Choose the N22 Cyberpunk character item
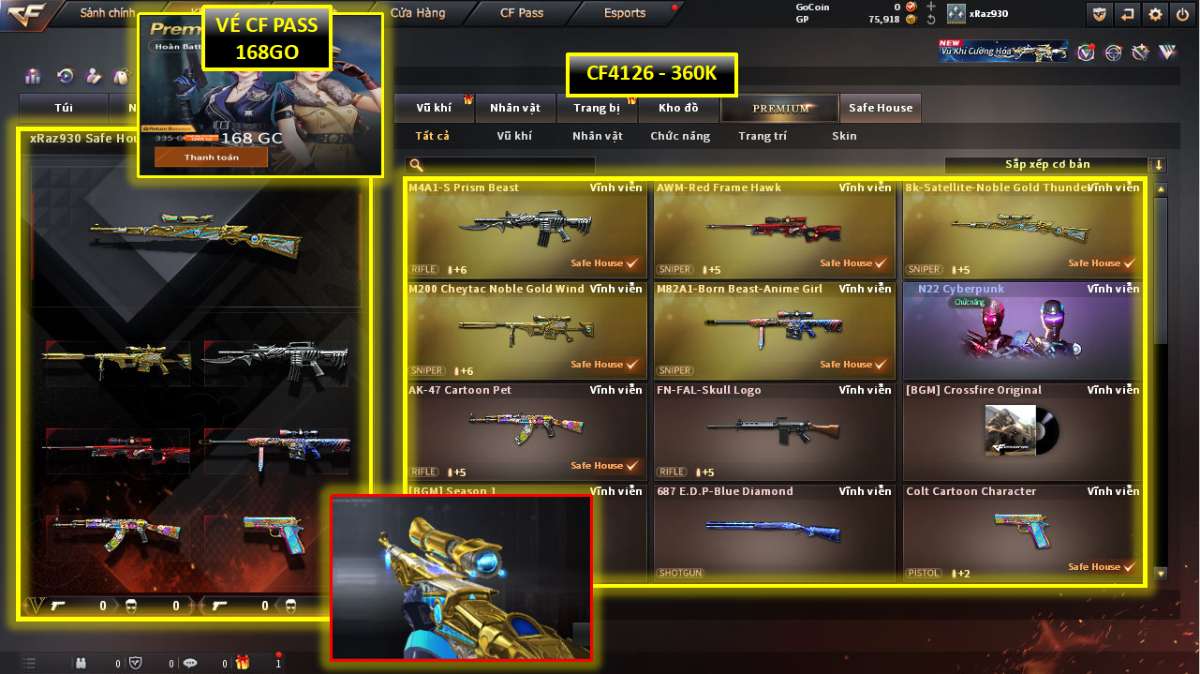The image size is (1200, 674). [1022, 330]
